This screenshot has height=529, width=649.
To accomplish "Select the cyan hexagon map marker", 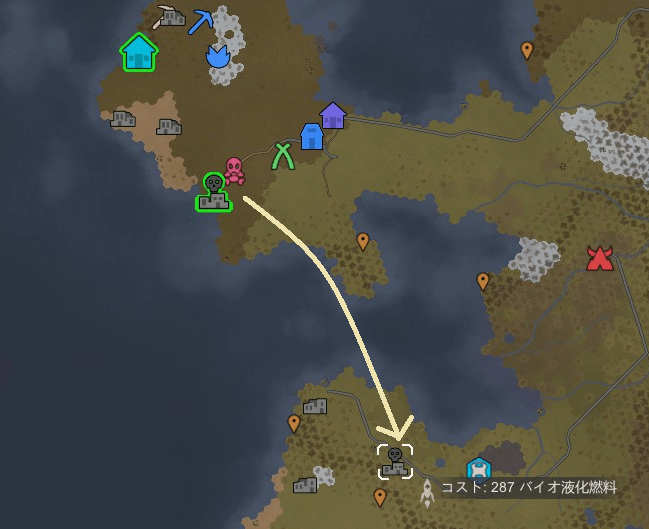I will (479, 469).
